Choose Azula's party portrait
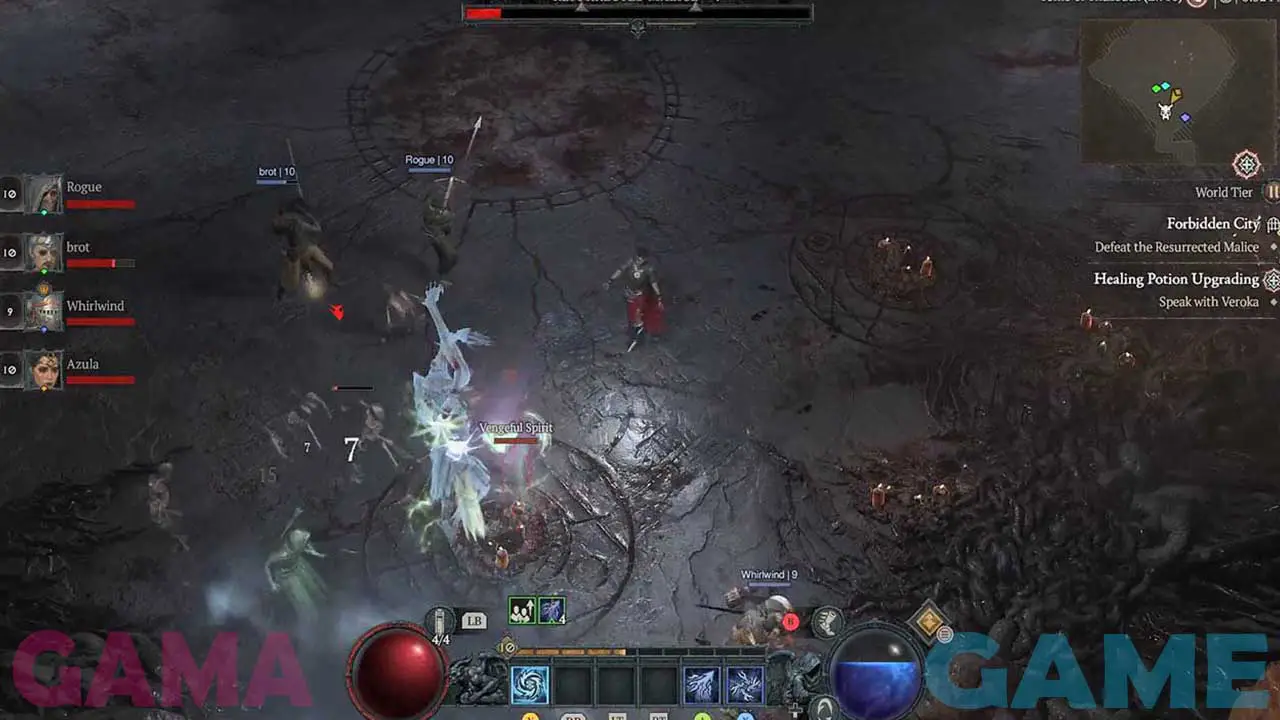Viewport: 1280px width, 720px height. (43, 370)
